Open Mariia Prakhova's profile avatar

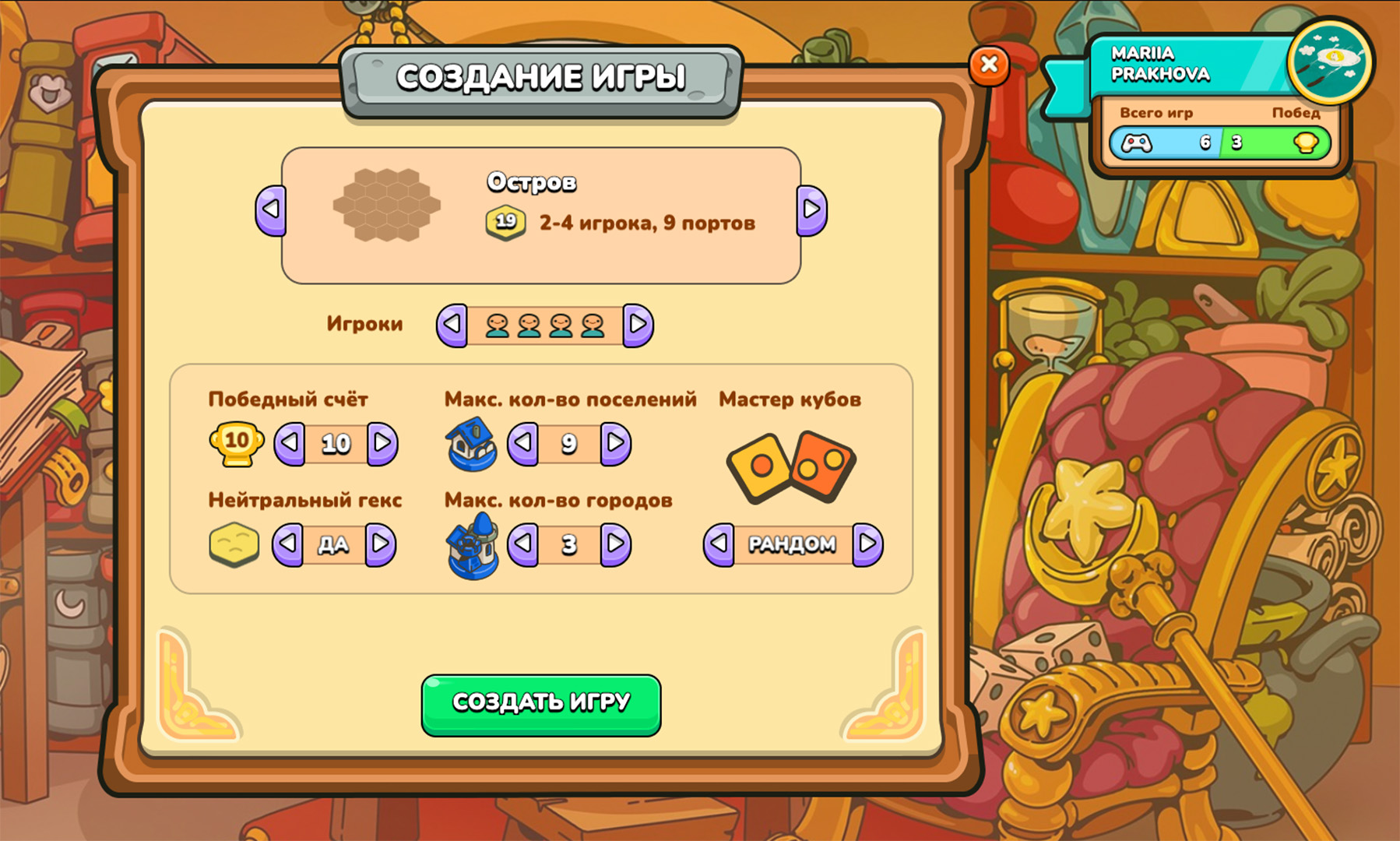[1329, 61]
